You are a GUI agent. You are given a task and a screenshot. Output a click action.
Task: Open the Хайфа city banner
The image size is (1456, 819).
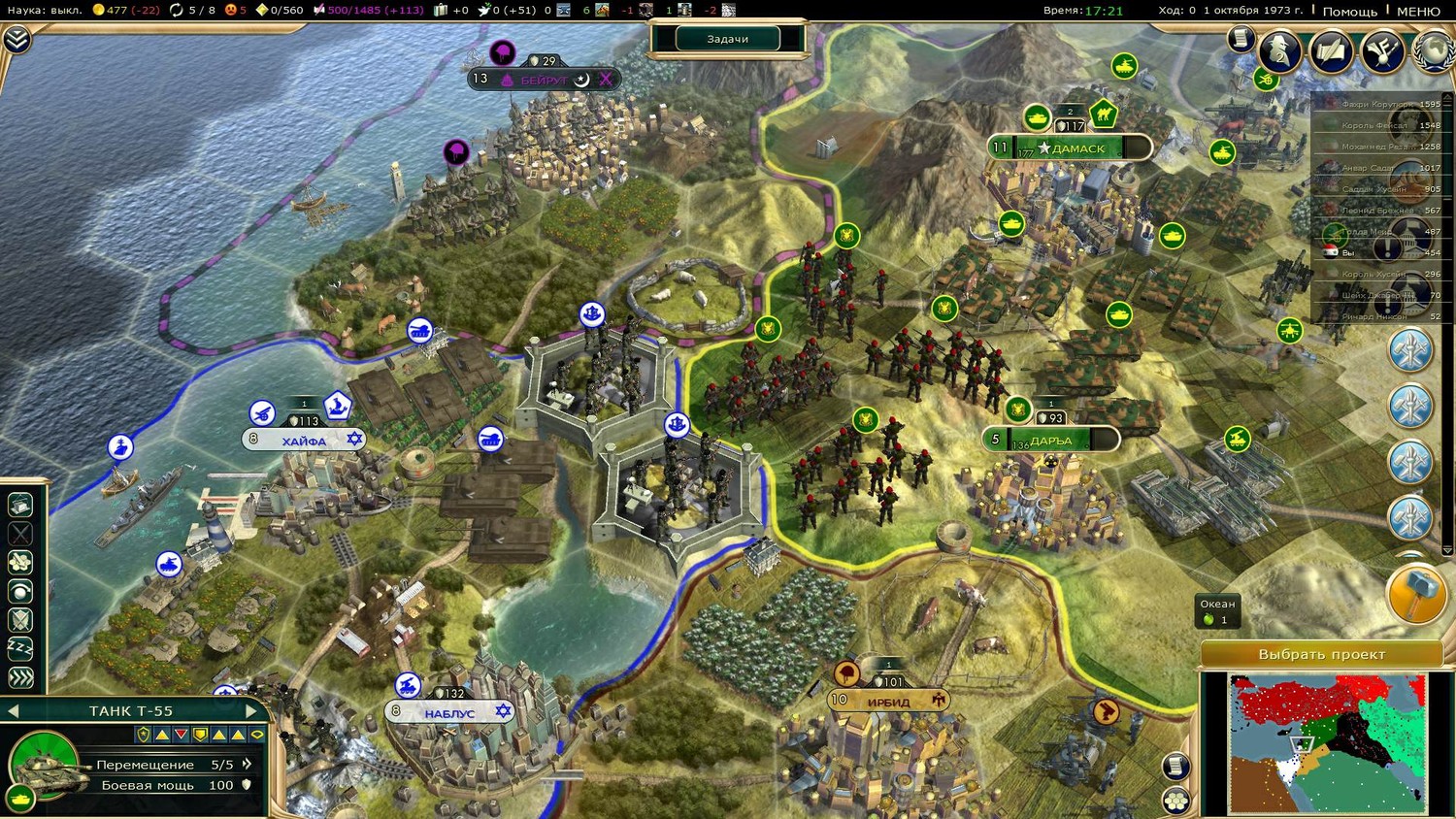point(305,441)
